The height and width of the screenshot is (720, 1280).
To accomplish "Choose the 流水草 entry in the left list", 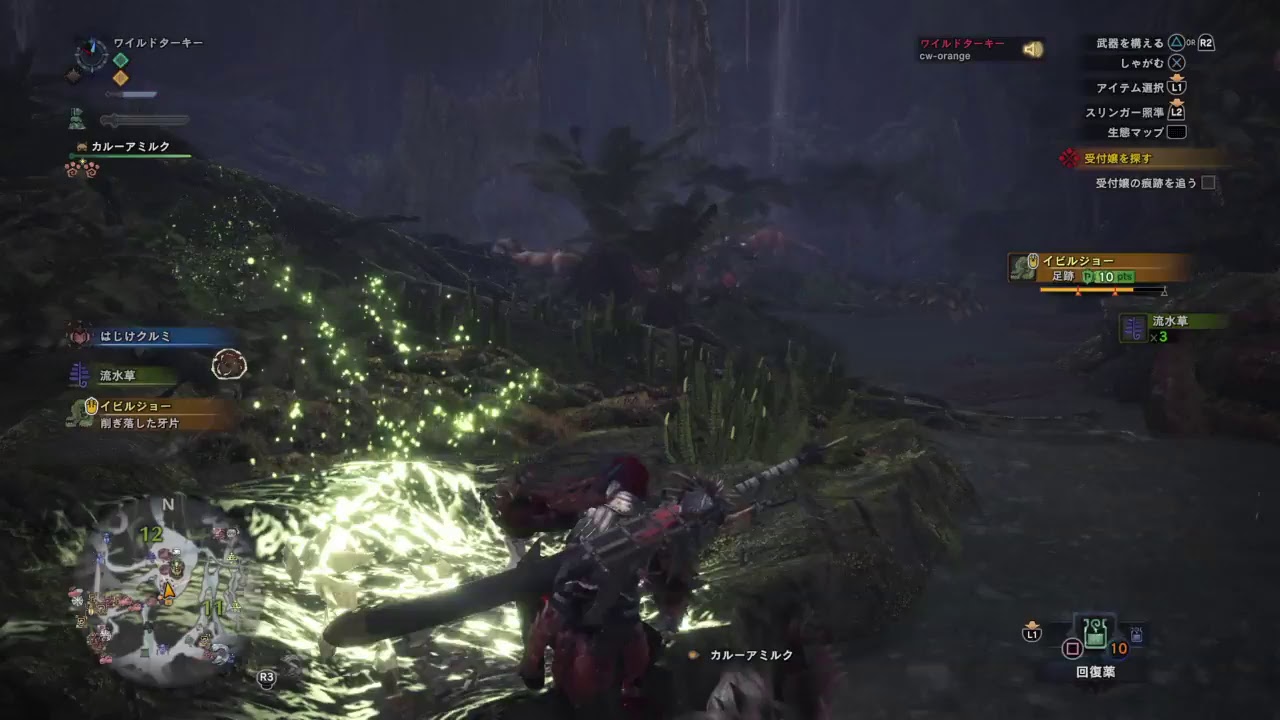I will click(x=120, y=376).
